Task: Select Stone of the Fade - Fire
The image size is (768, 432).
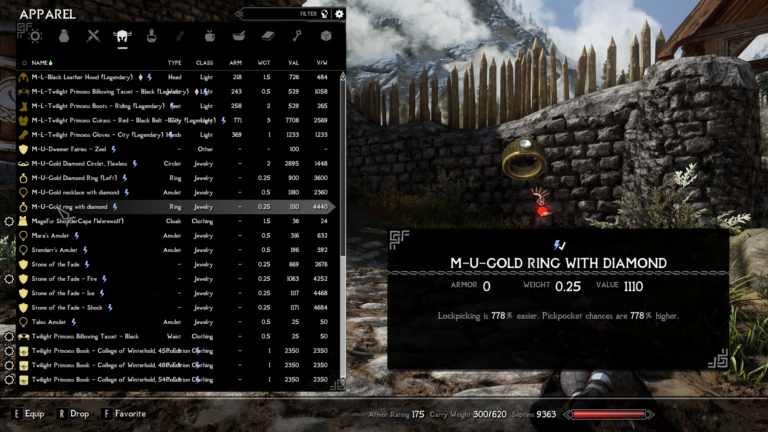Action: tap(65, 278)
